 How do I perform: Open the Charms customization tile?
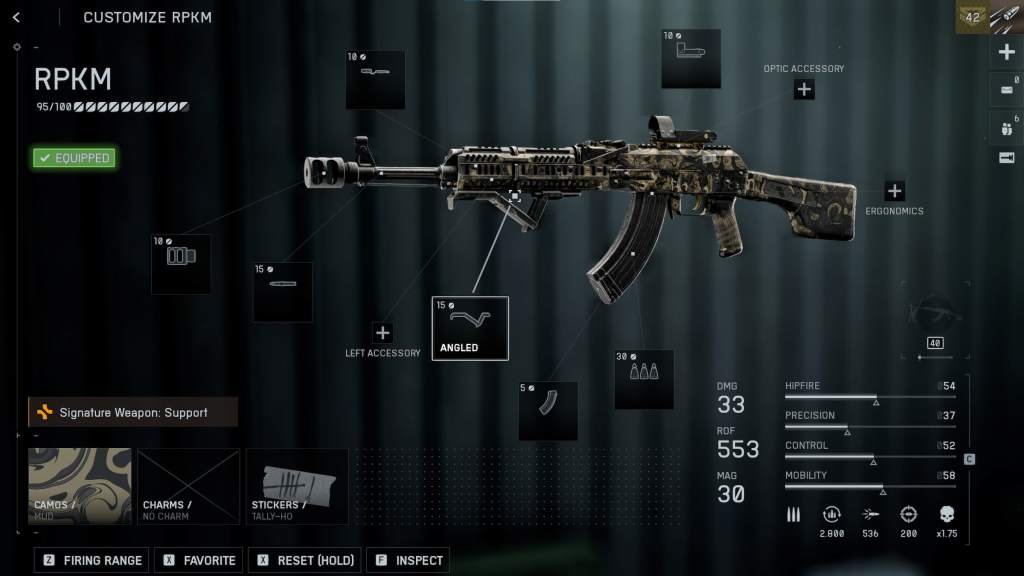(x=189, y=486)
